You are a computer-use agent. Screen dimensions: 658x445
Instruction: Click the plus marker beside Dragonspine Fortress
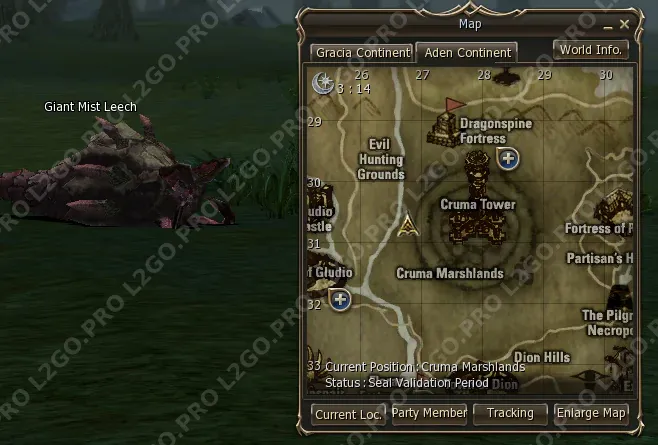[x=508, y=158]
